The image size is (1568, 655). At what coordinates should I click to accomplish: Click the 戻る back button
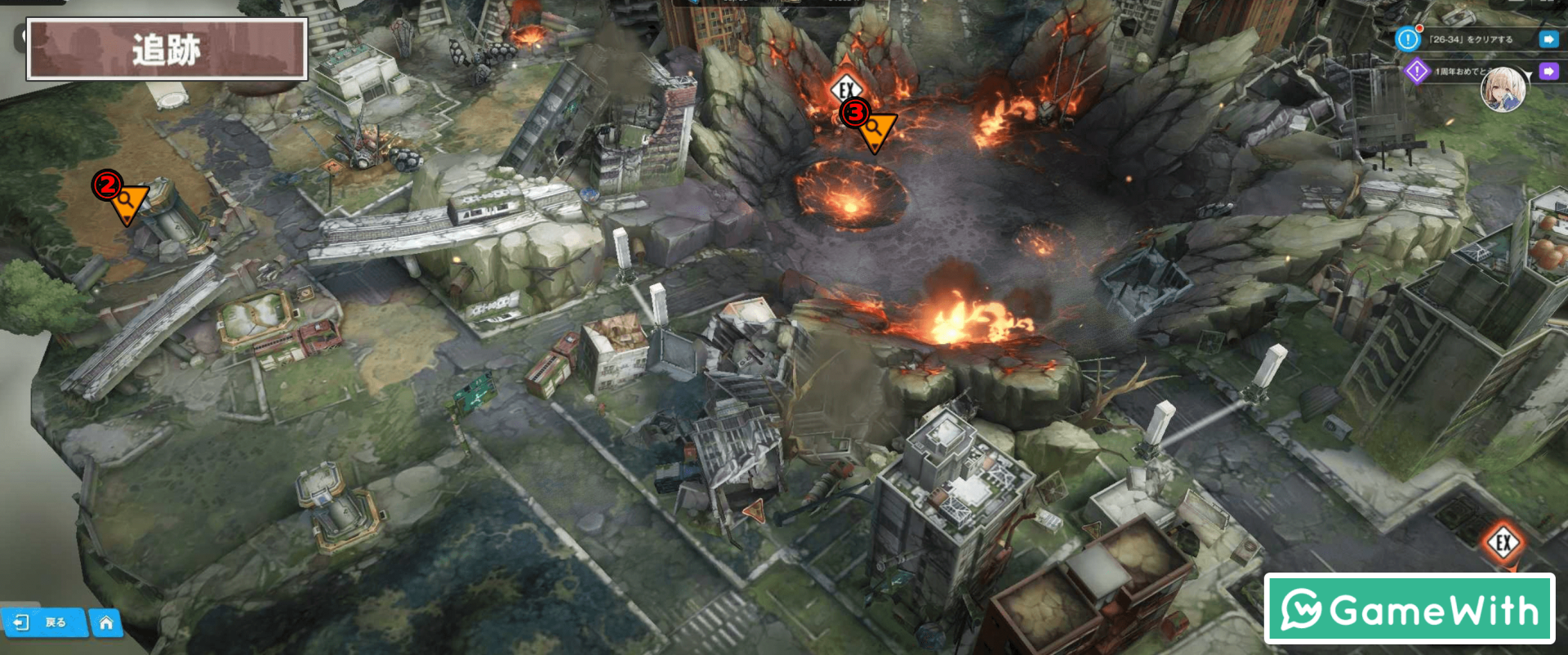click(x=42, y=622)
